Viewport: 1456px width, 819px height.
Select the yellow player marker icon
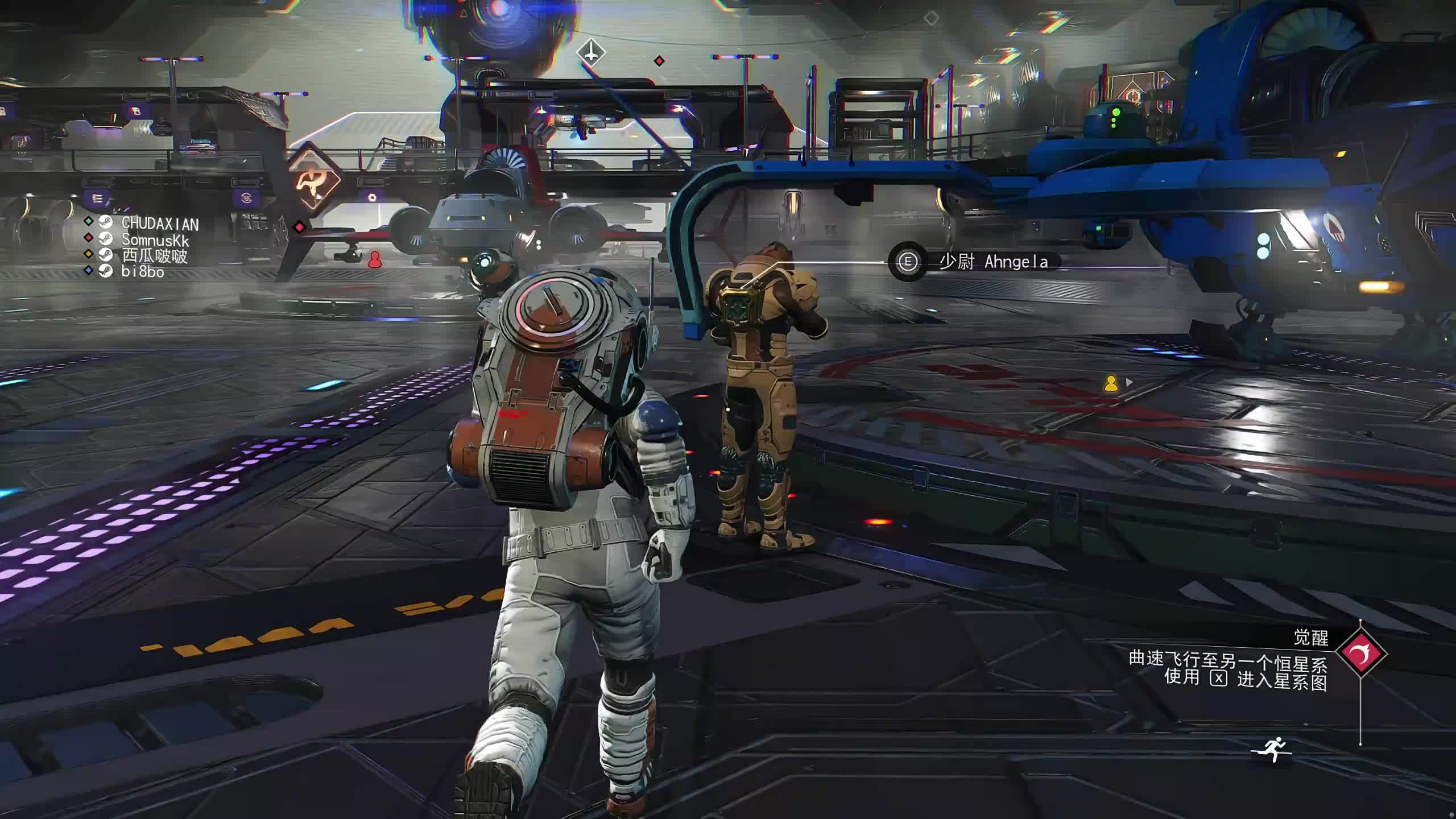[1111, 383]
